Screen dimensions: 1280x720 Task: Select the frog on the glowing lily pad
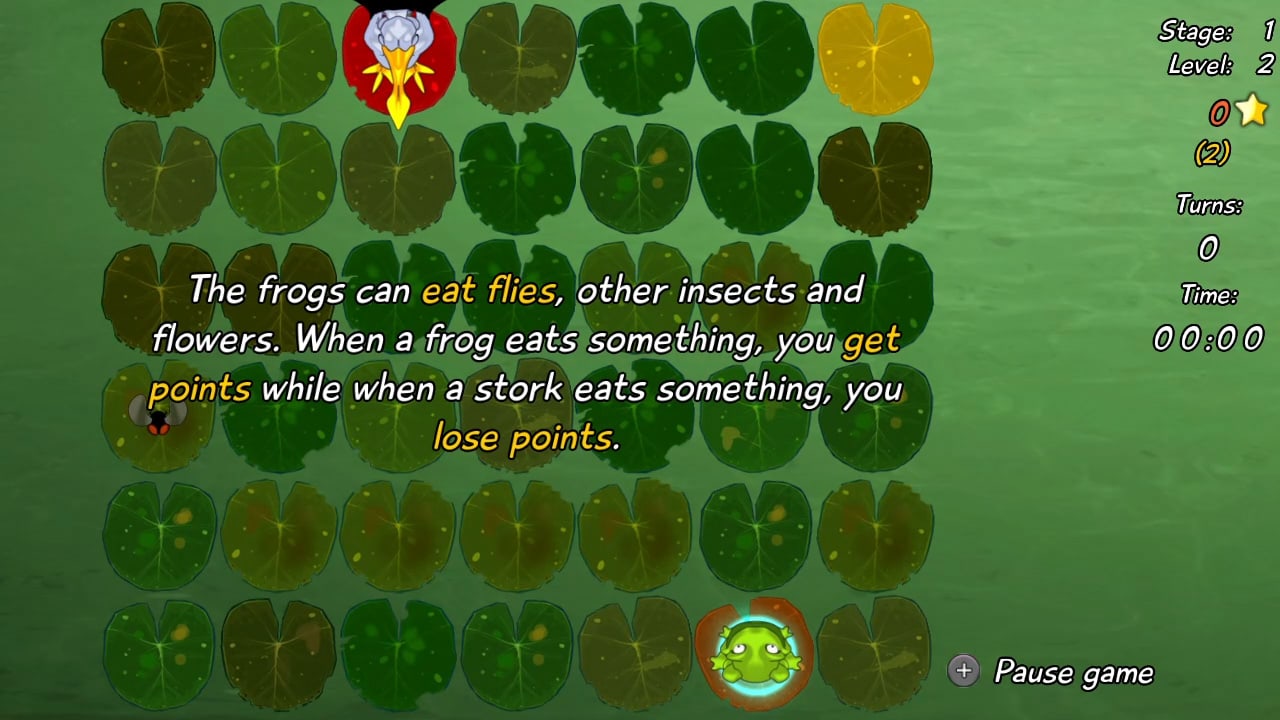757,655
